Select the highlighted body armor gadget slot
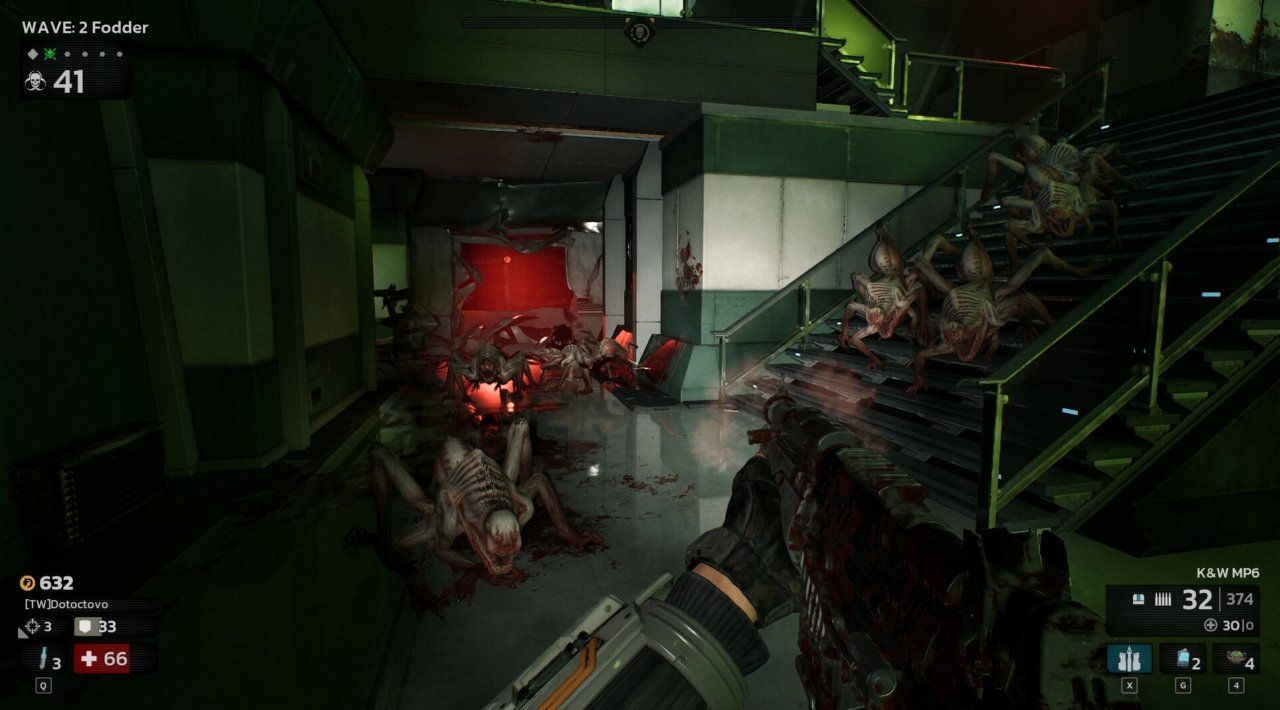Viewport: 1280px width, 710px height. pyautogui.click(x=1129, y=659)
